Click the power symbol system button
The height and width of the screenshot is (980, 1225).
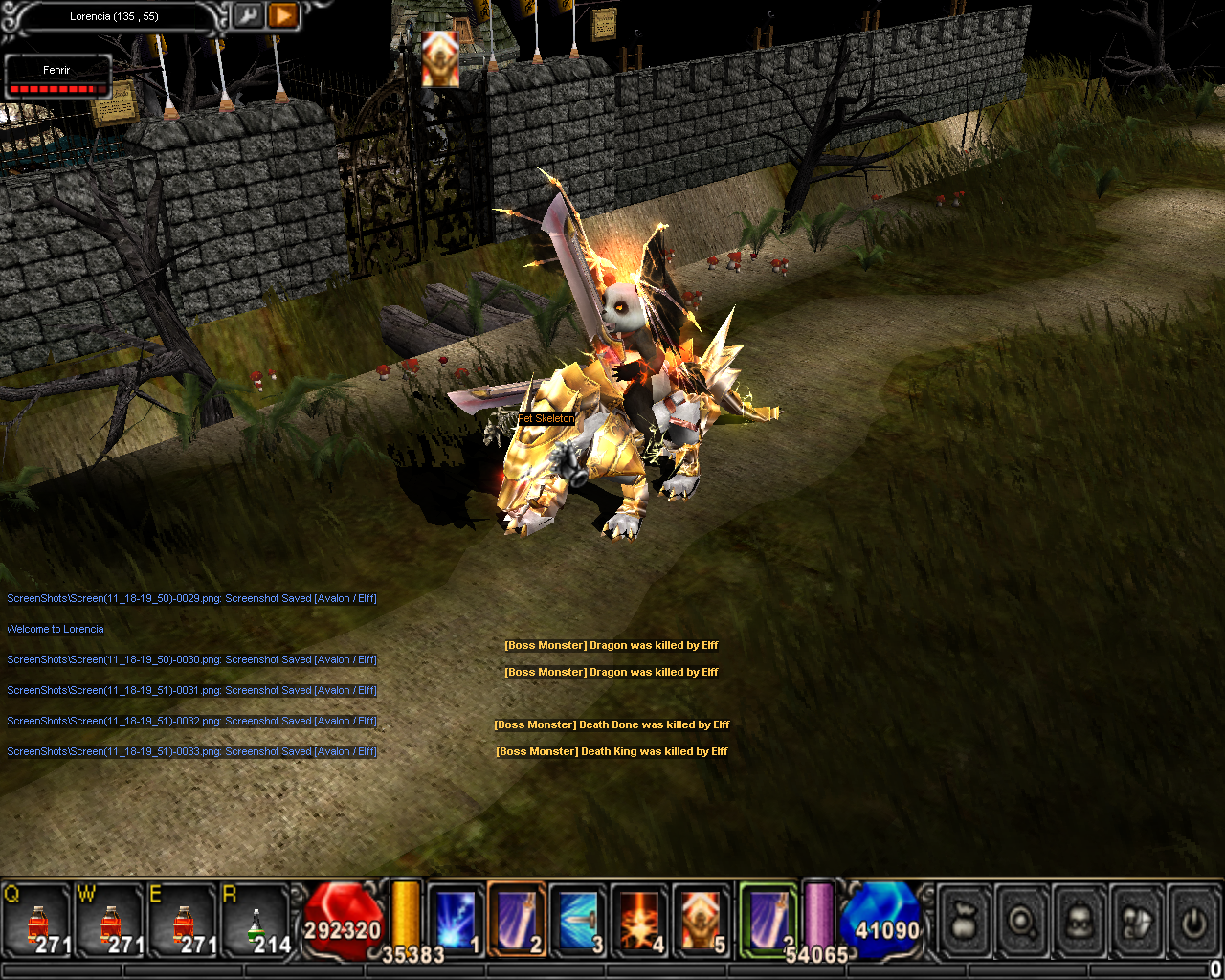coord(1193,923)
